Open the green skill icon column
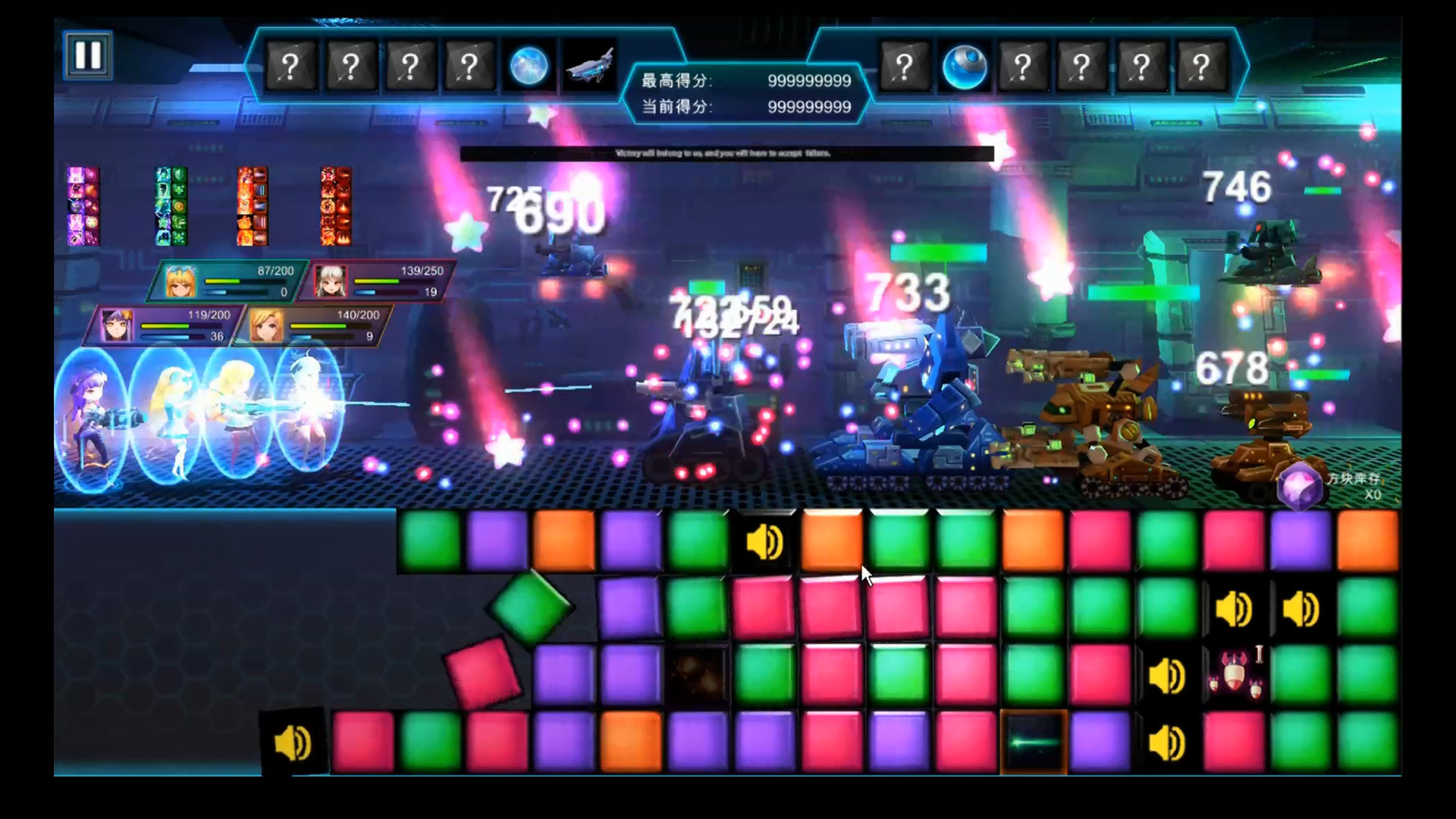 (171, 206)
